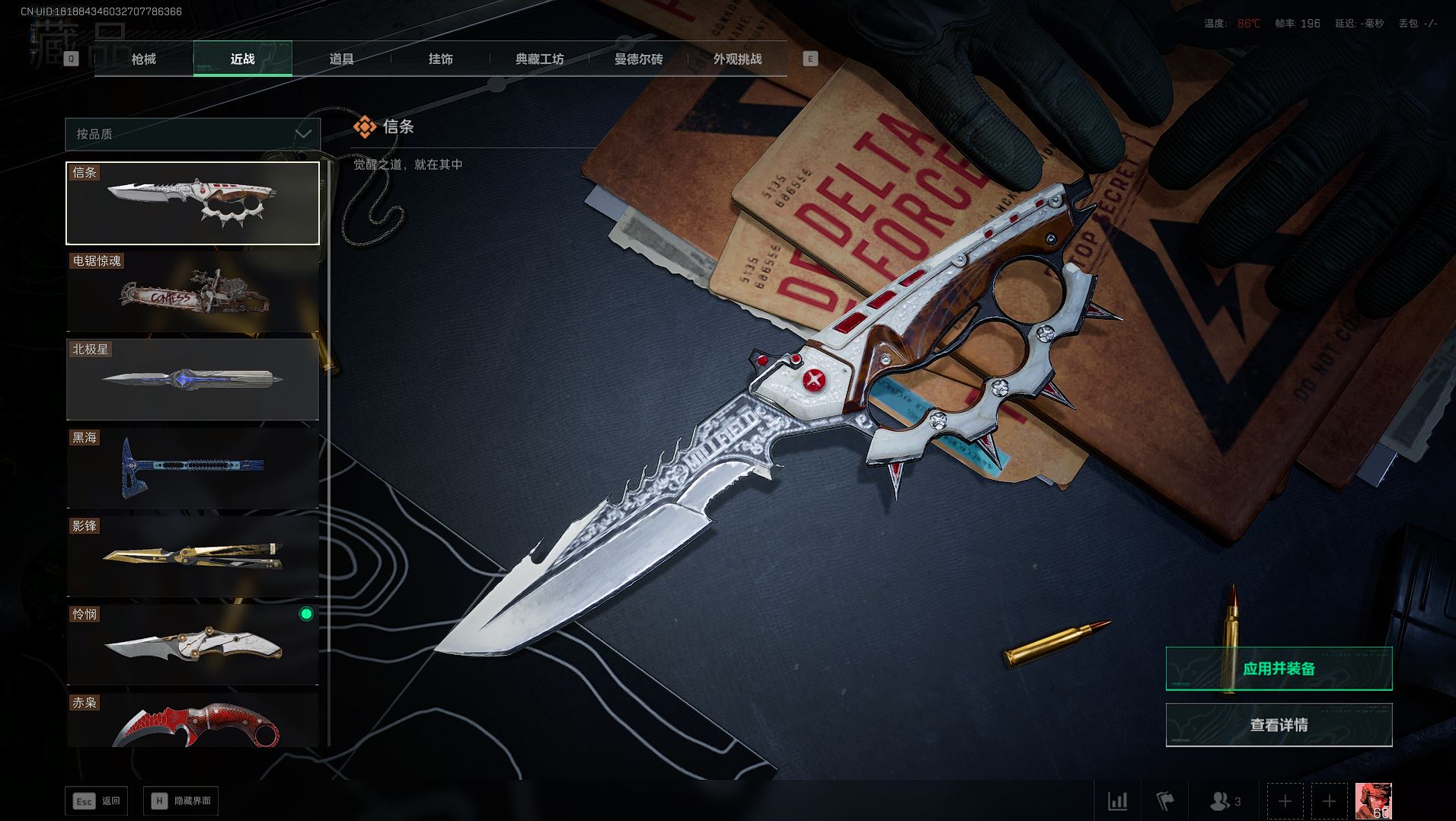Select the 北极星 dagger skin
This screenshot has width=1456, height=821.
[x=193, y=379]
